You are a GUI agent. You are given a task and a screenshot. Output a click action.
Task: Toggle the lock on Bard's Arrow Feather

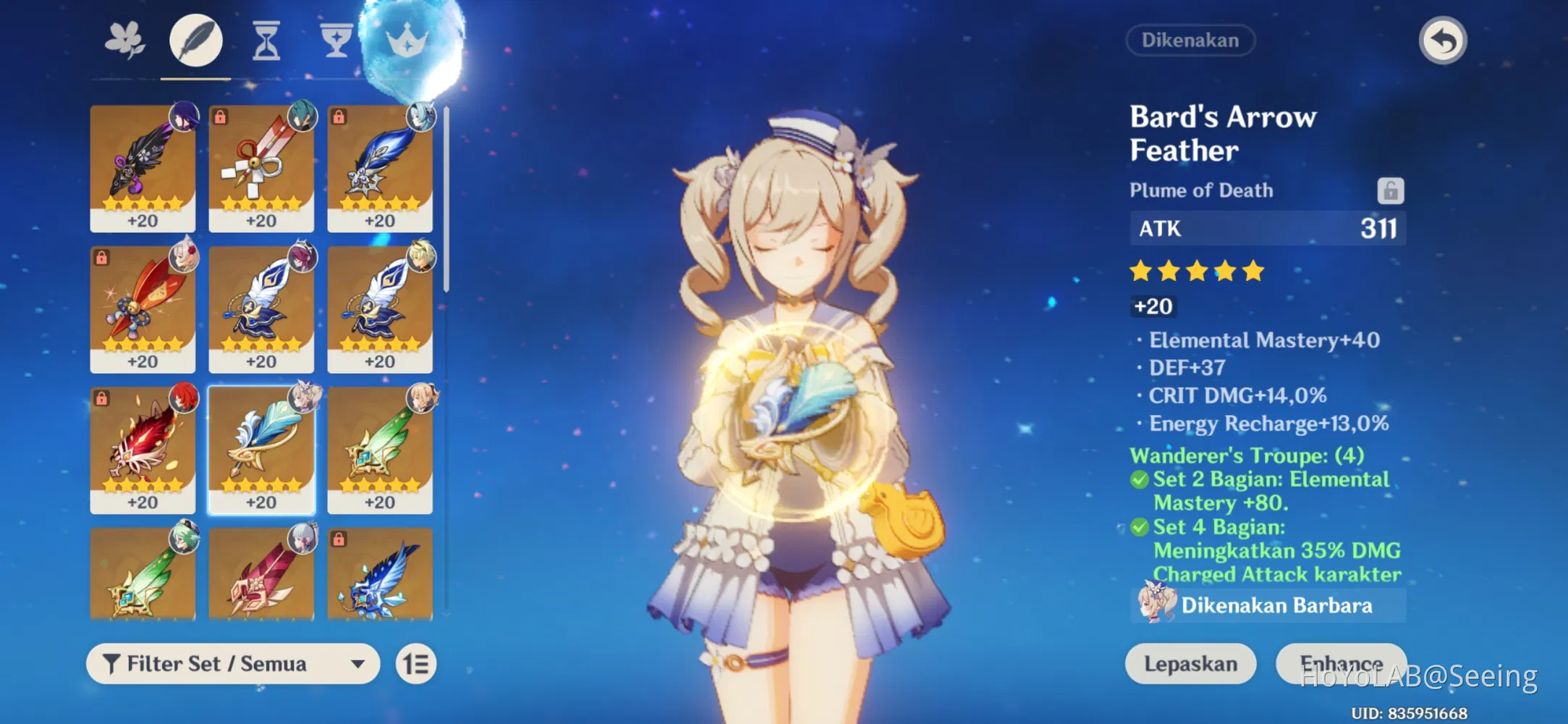coord(1391,190)
